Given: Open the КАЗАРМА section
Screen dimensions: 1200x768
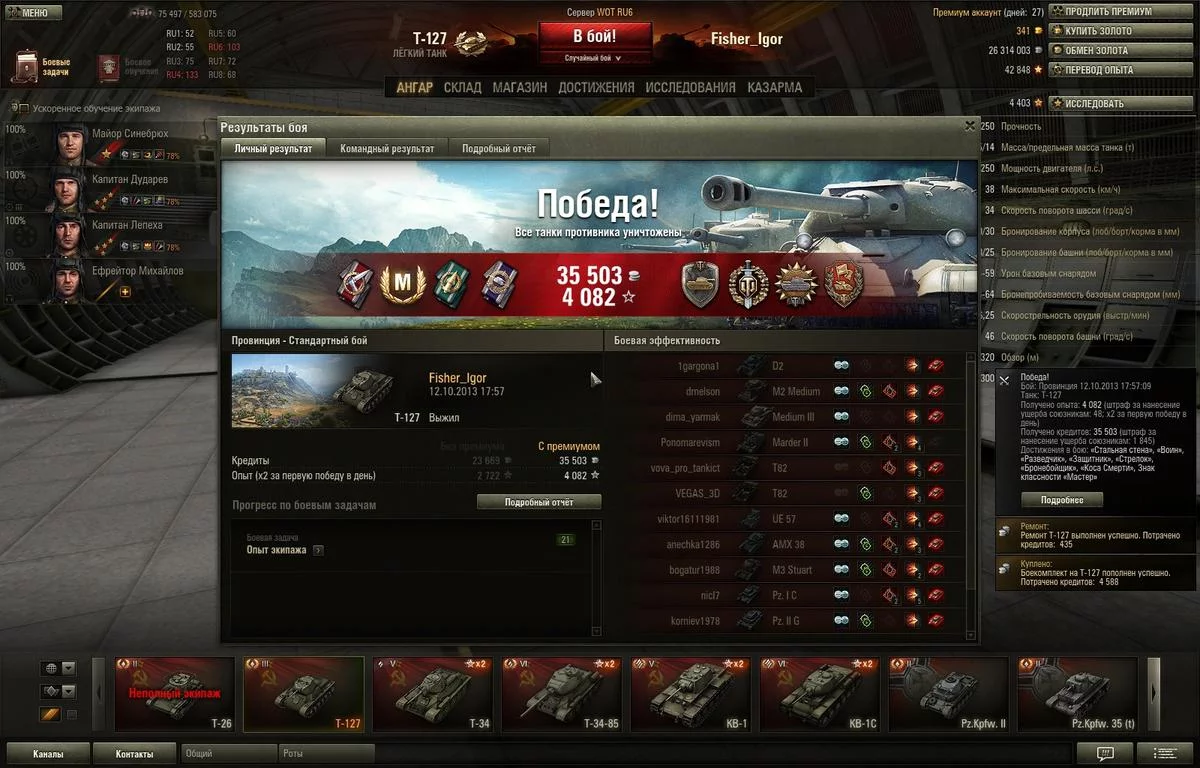Looking at the screenshot, I should (774, 87).
